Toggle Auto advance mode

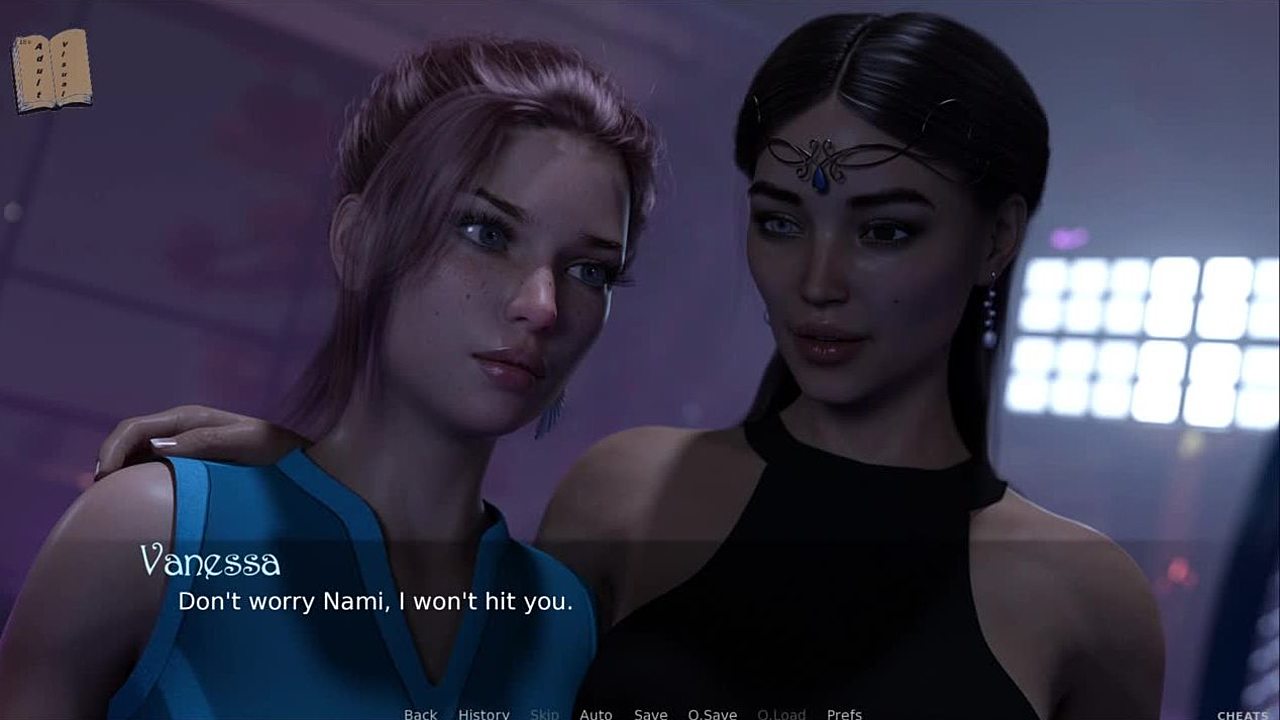point(596,714)
